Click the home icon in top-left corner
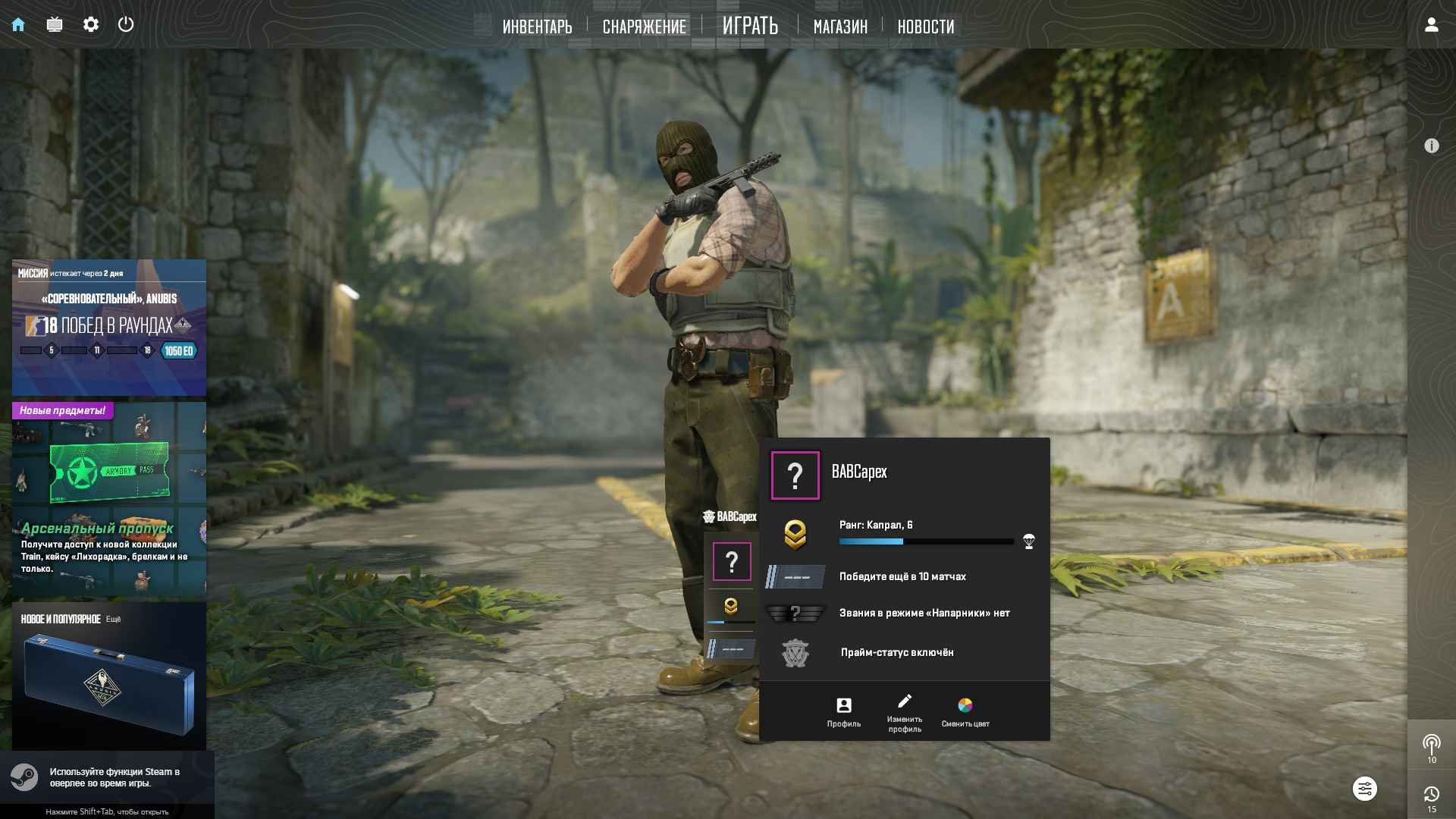Viewport: 1456px width, 819px height. point(20,24)
